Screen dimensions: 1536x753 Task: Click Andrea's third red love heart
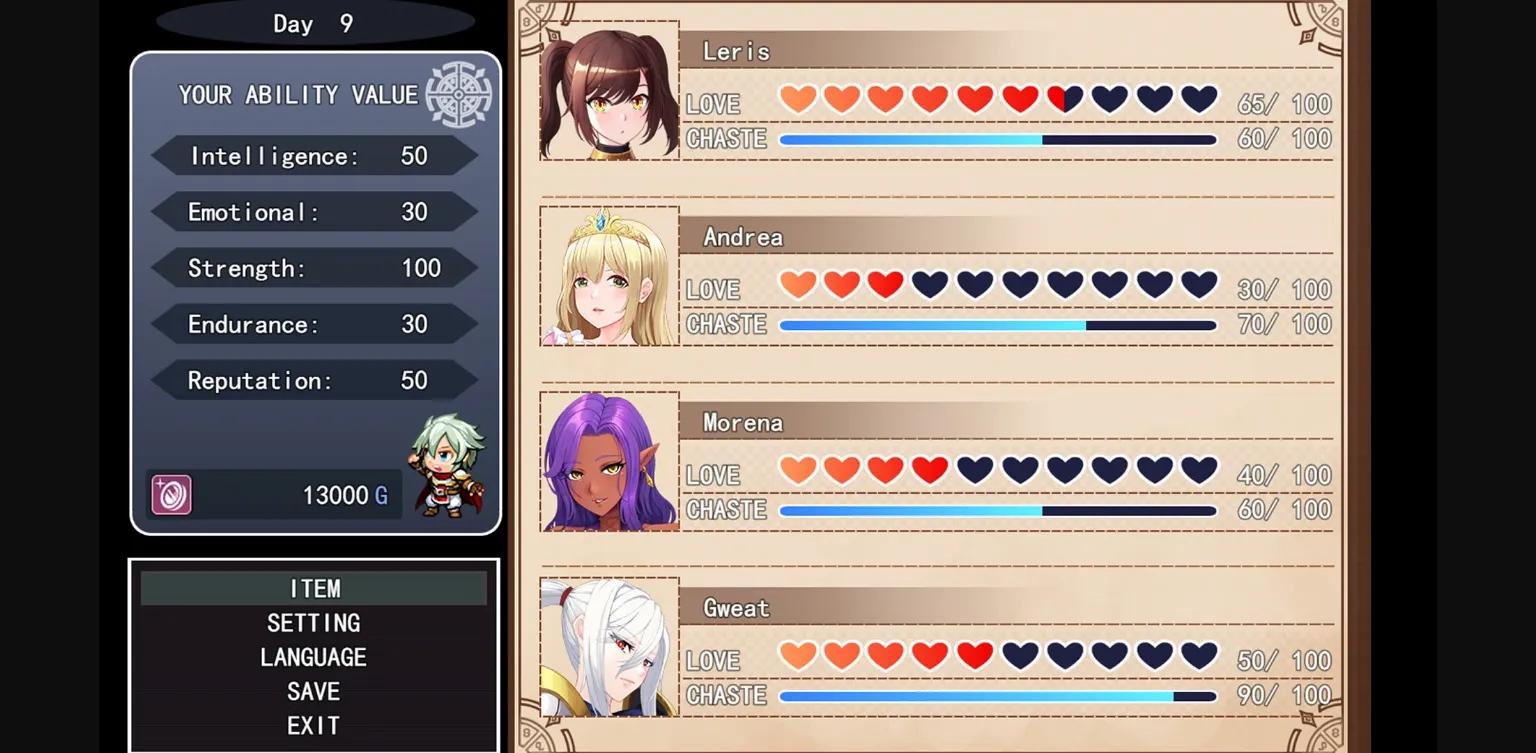pyautogui.click(x=884, y=283)
